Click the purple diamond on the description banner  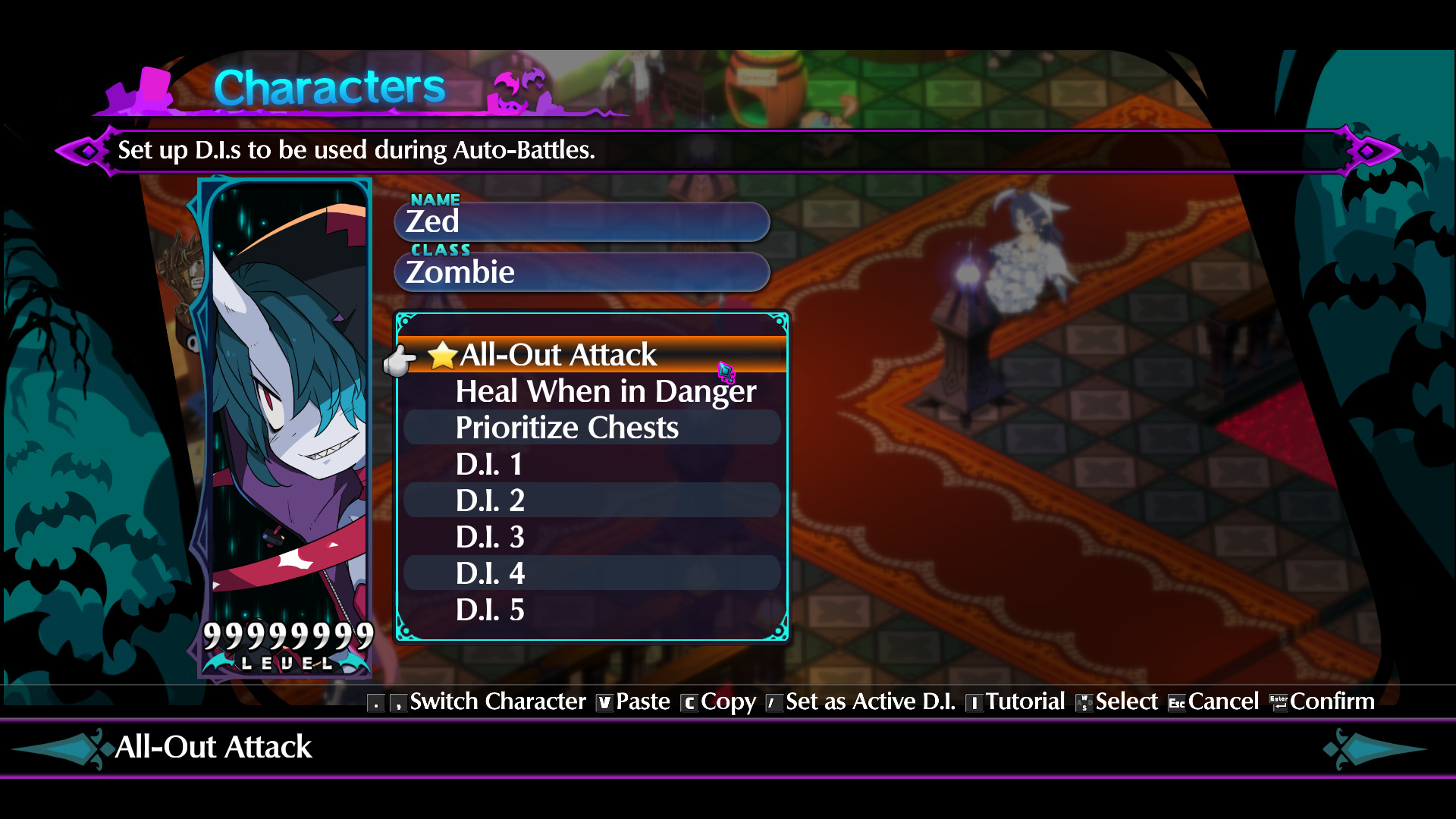coord(87,150)
